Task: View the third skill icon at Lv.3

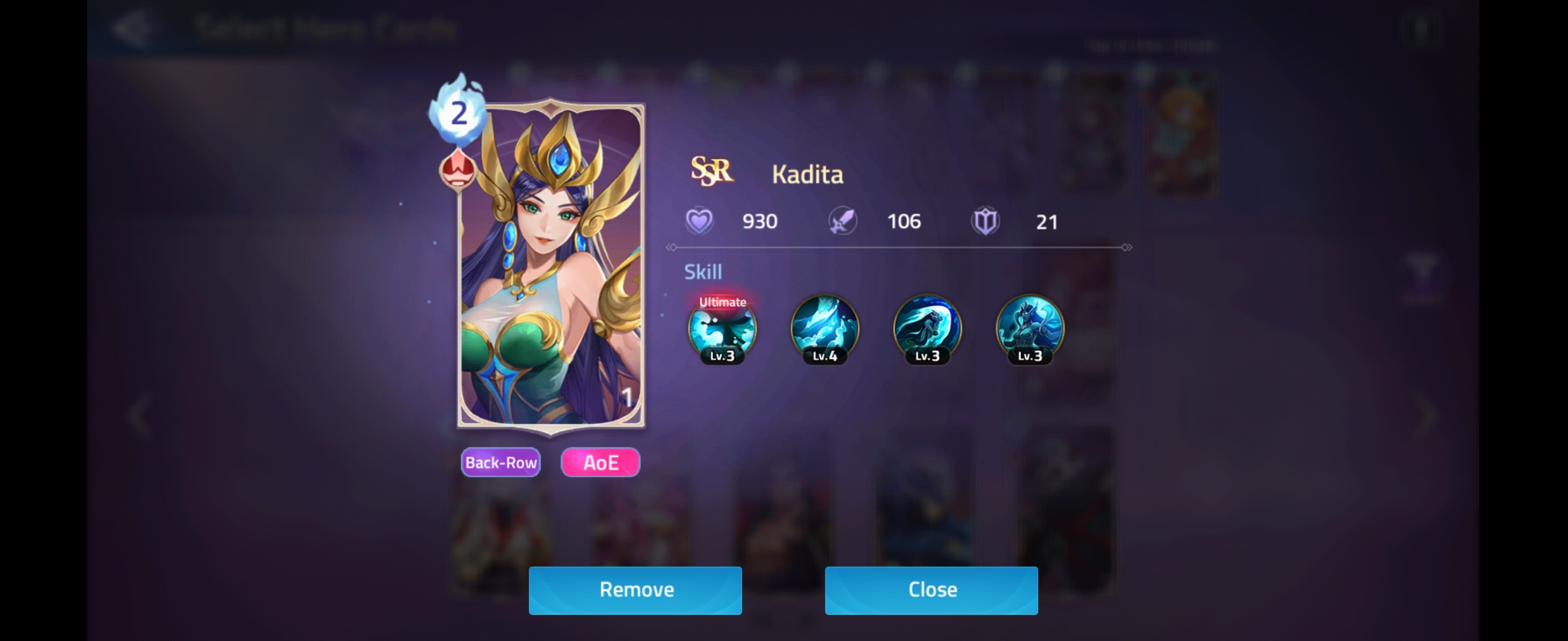Action: (x=927, y=331)
